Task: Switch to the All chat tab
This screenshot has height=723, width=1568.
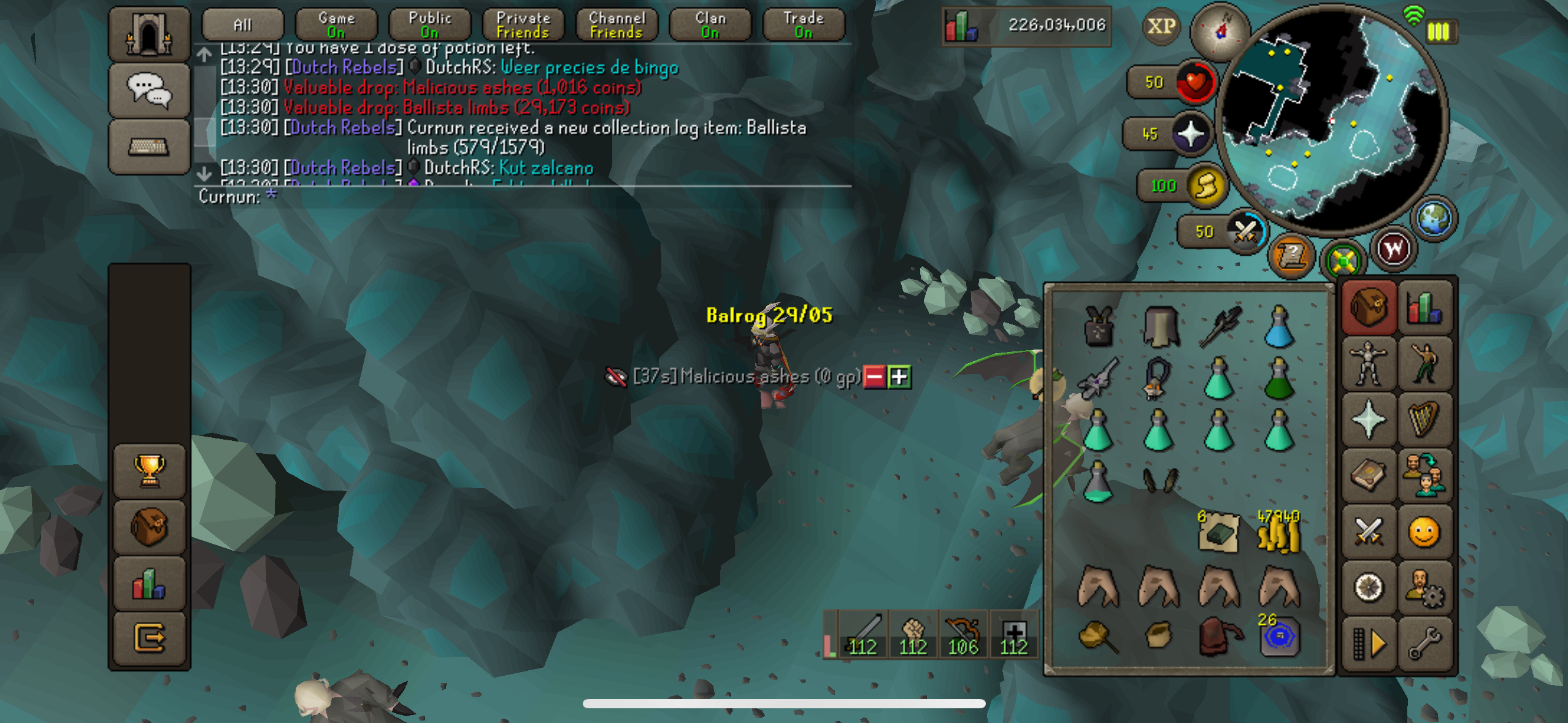Action: [x=243, y=25]
